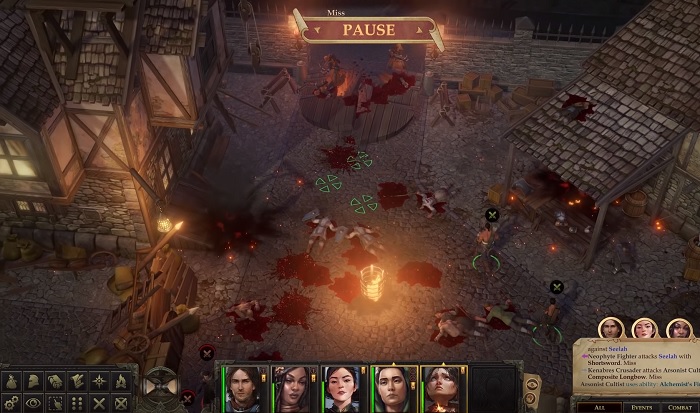Open the character helmet icon

(x=31, y=381)
